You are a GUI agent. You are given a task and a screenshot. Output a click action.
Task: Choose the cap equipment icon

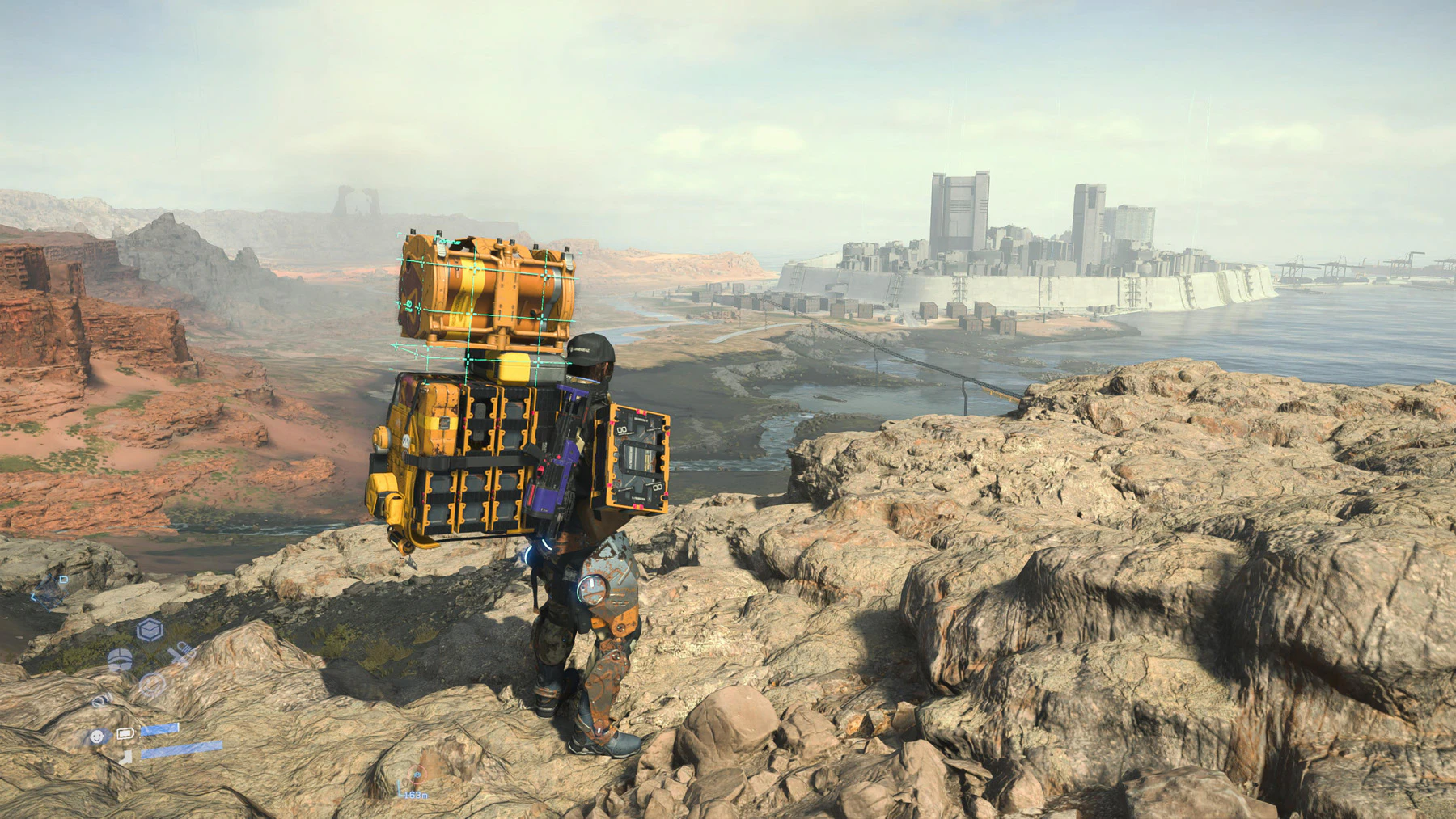(x=120, y=660)
